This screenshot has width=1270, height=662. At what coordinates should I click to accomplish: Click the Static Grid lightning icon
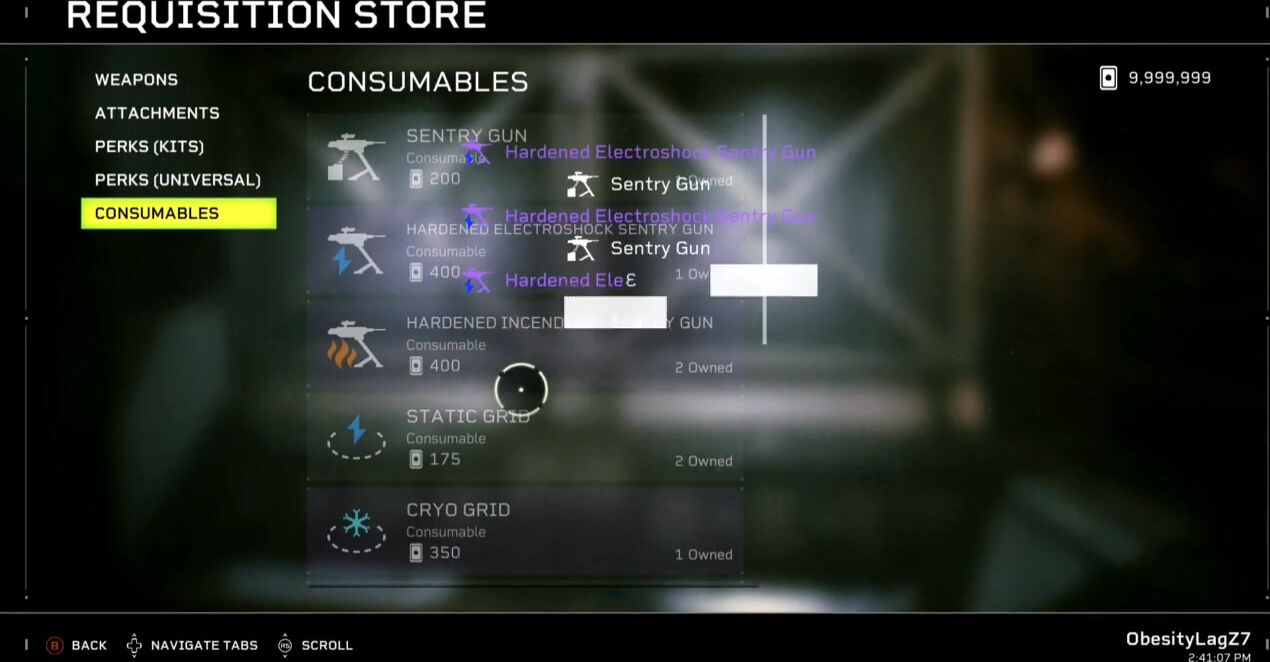point(356,431)
